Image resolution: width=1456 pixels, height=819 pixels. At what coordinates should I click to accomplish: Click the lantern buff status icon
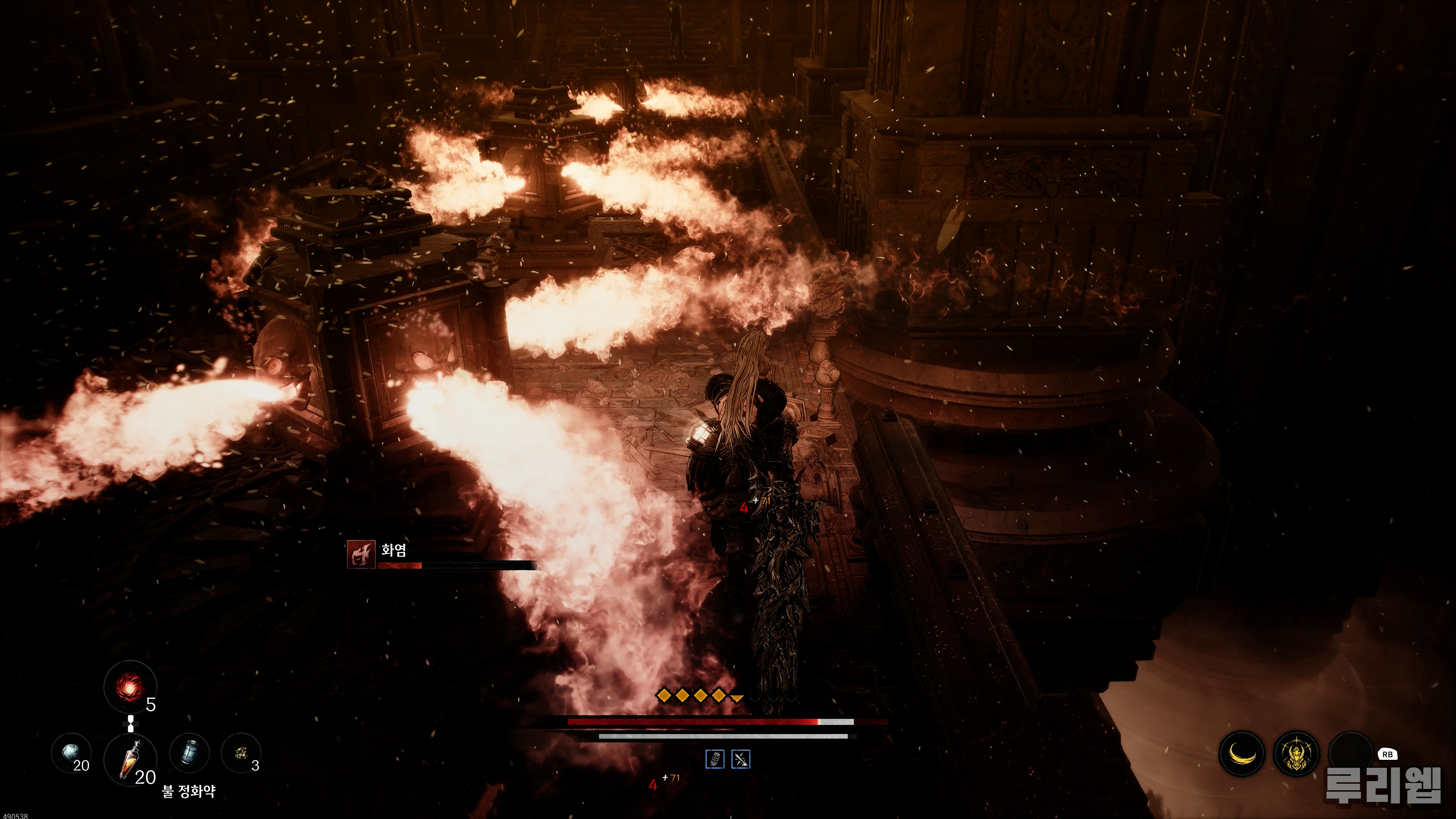click(x=715, y=759)
